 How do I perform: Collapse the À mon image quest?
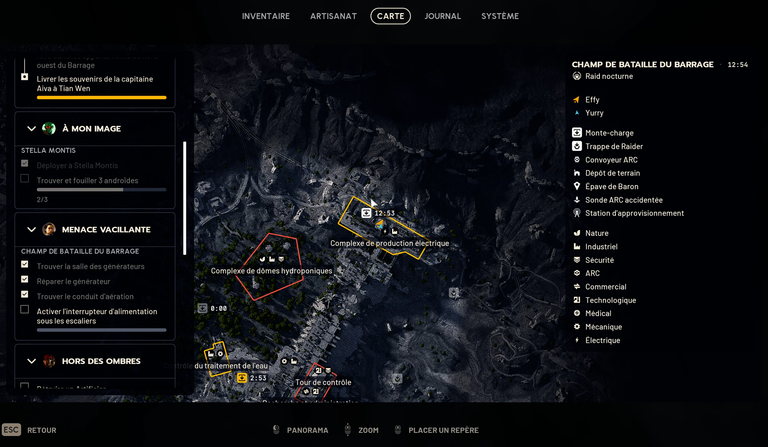(x=31, y=129)
